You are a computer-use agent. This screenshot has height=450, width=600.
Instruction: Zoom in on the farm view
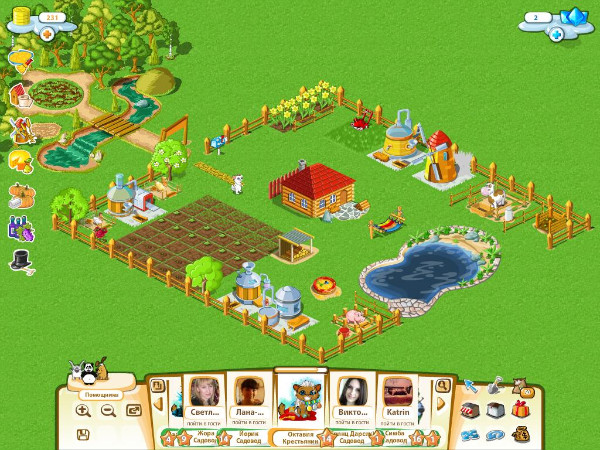83,410
